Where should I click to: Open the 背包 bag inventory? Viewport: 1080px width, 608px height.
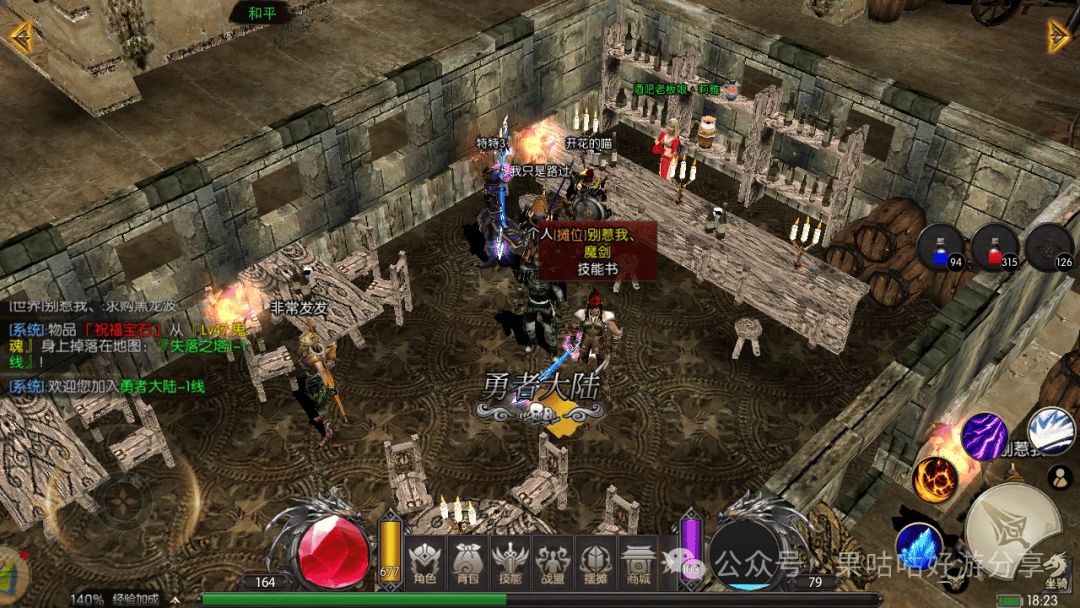coord(467,561)
